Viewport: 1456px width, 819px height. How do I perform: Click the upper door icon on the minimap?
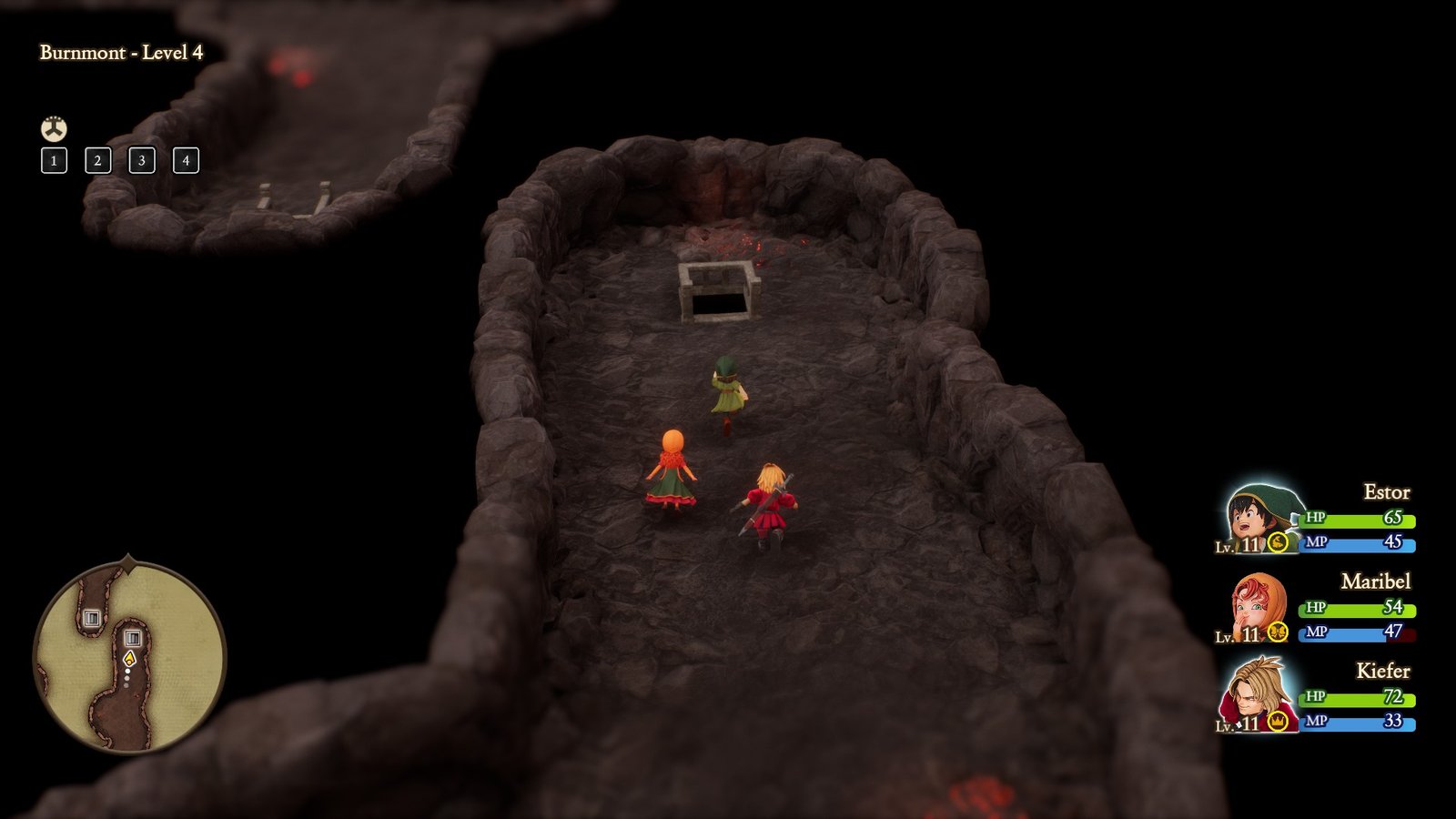pos(92,618)
